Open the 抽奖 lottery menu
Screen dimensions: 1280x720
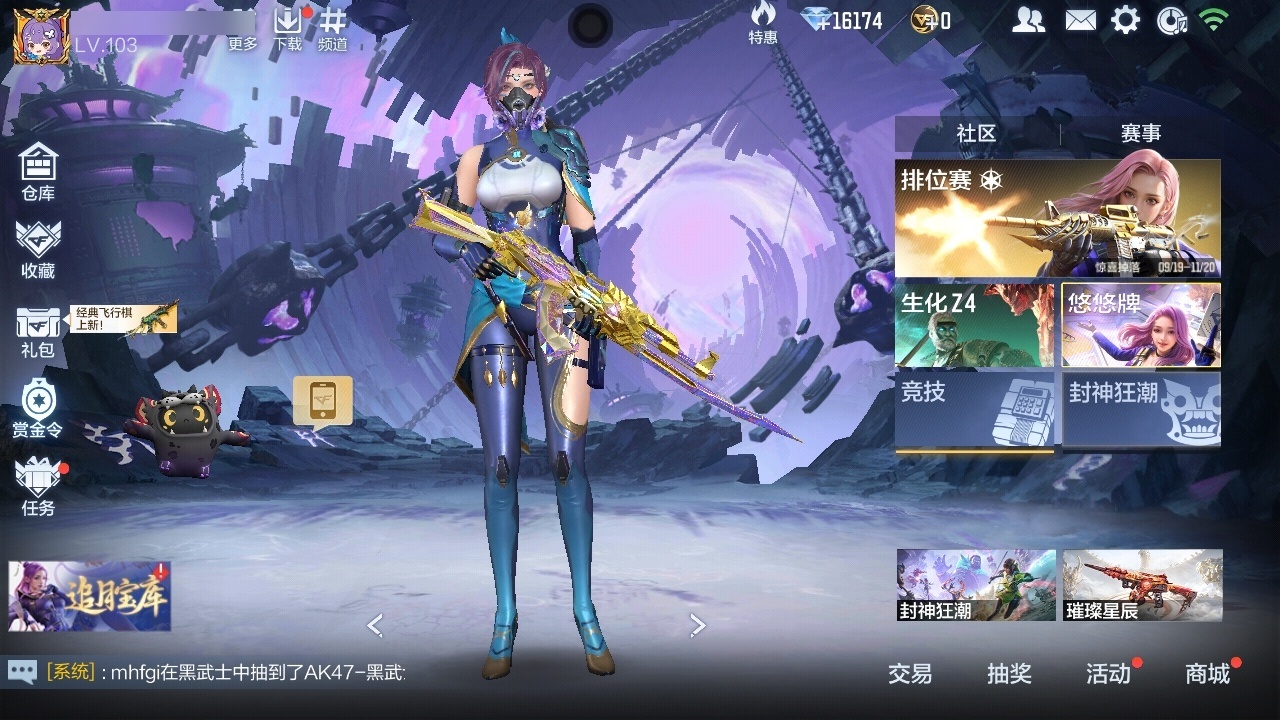1009,674
